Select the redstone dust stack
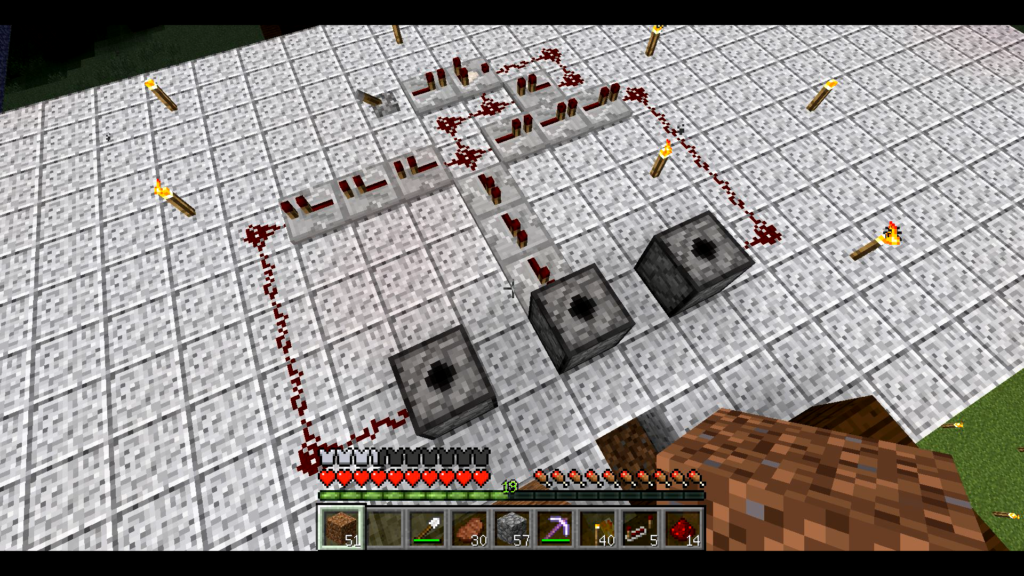 point(683,527)
